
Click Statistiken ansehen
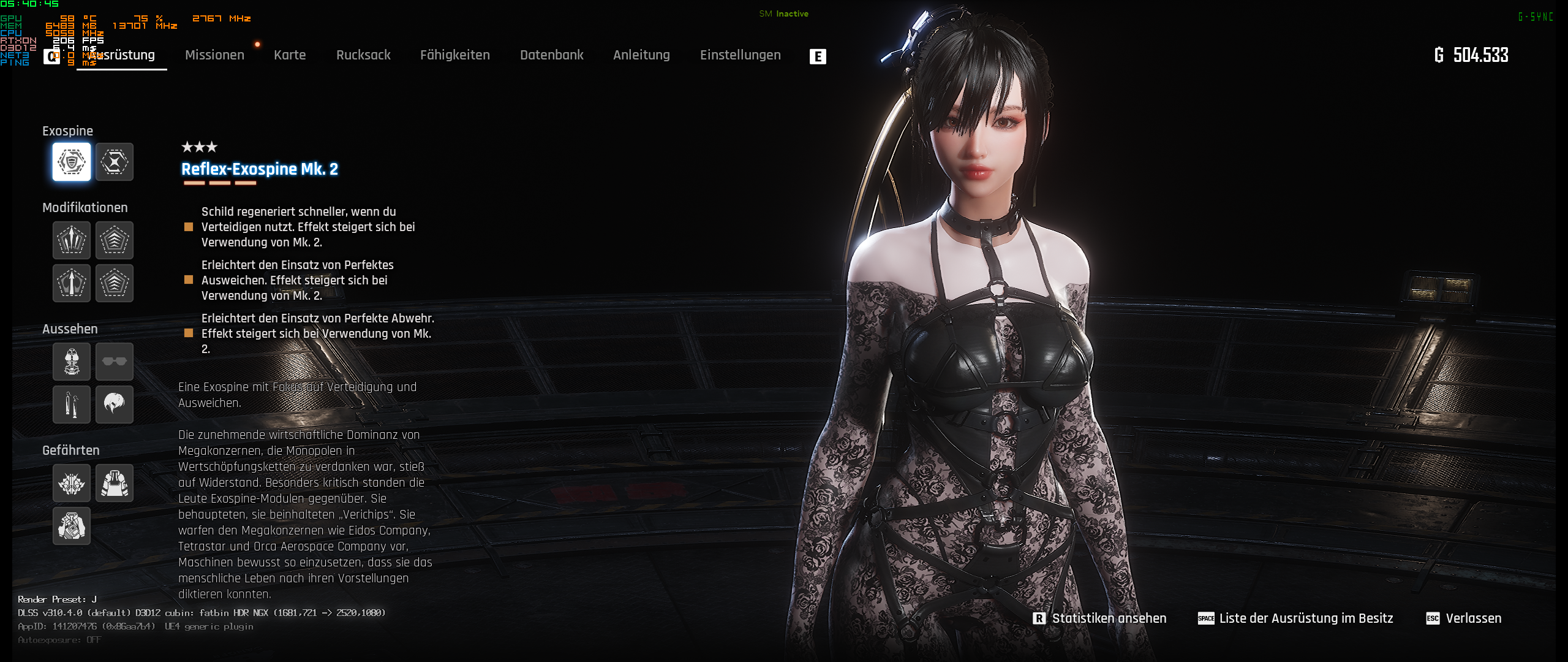coord(1109,618)
